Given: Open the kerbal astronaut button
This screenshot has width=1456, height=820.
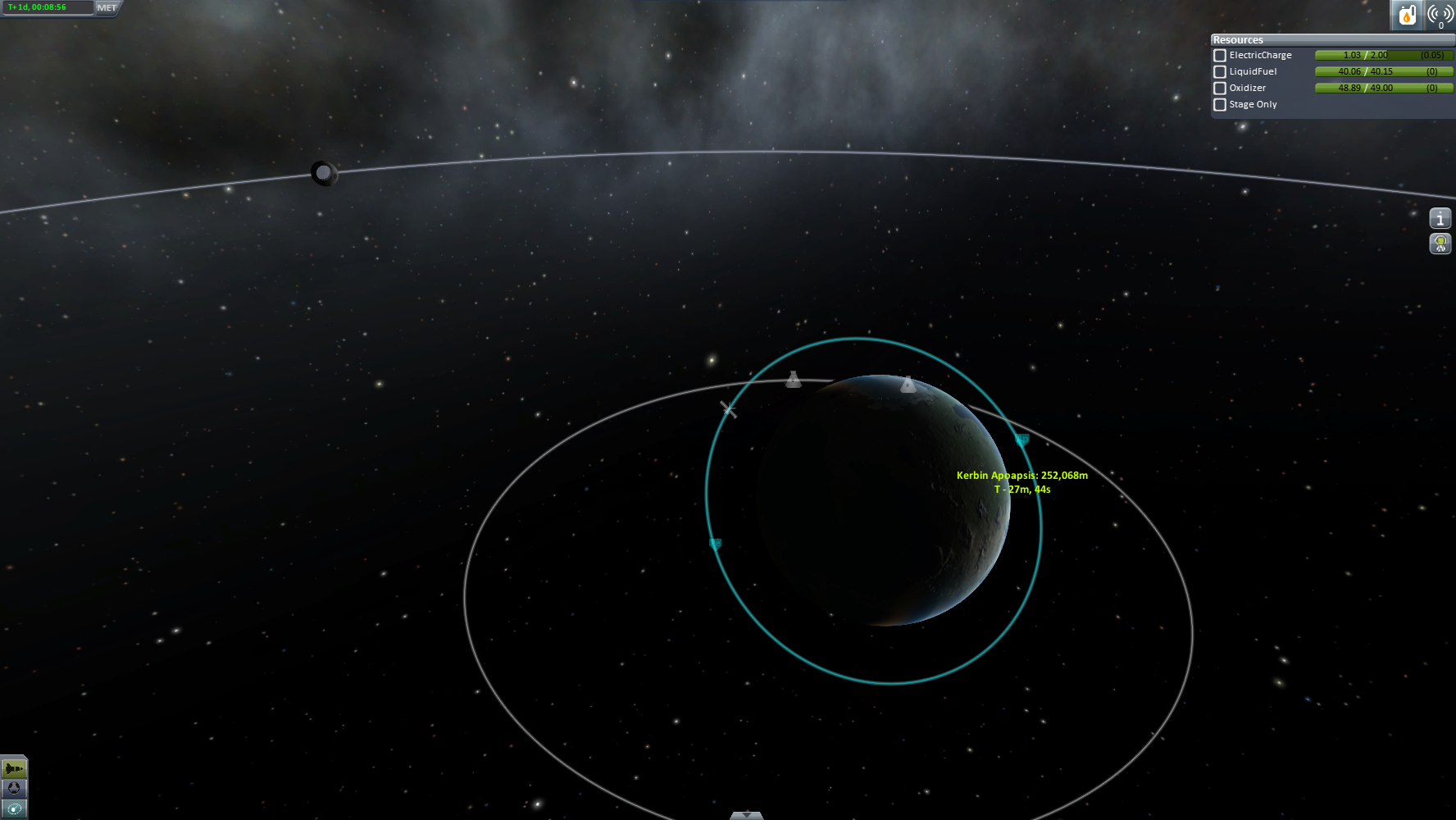Looking at the screenshot, I should pyautogui.click(x=1440, y=244).
